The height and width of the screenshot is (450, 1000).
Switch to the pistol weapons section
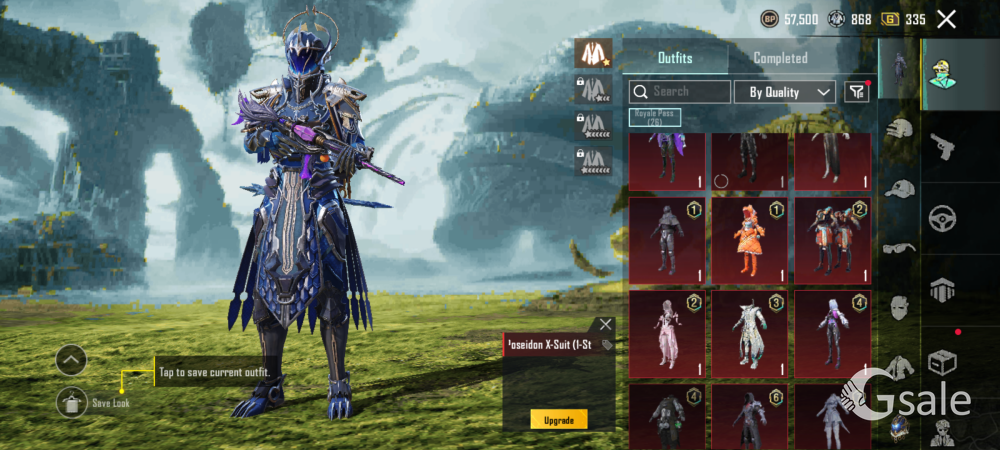coord(942,147)
